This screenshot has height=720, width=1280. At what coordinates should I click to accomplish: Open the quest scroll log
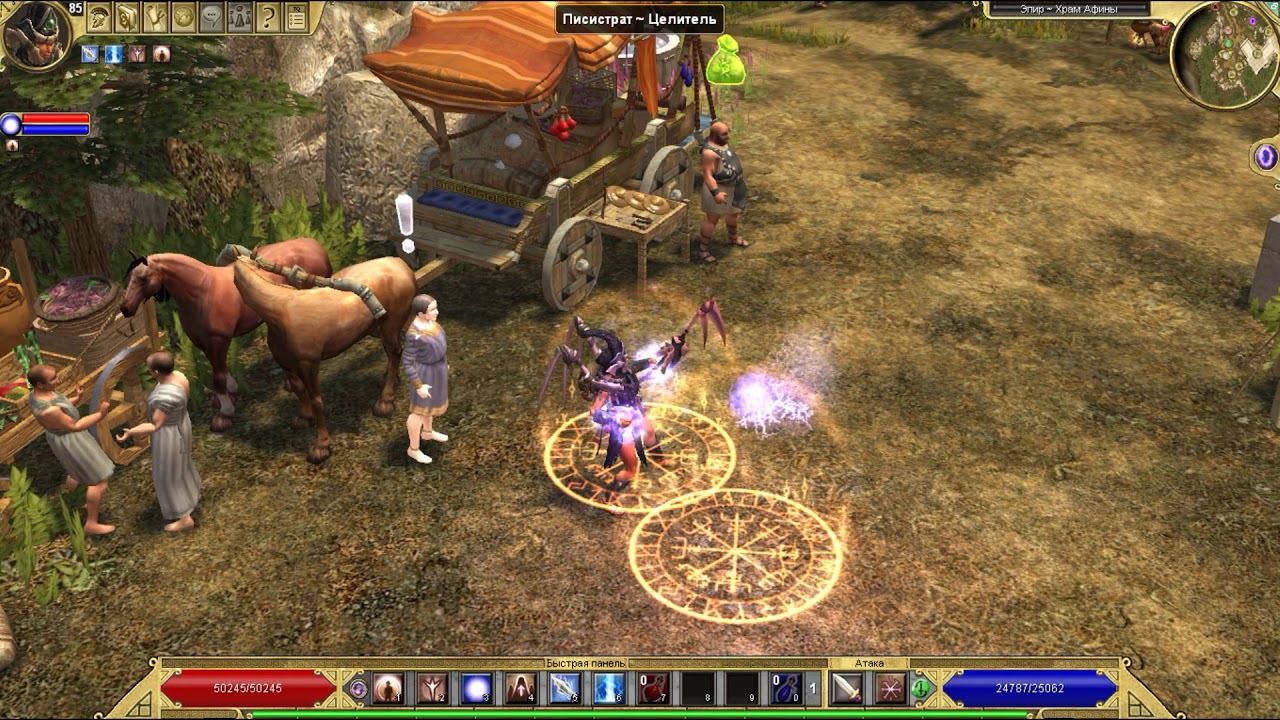point(155,17)
